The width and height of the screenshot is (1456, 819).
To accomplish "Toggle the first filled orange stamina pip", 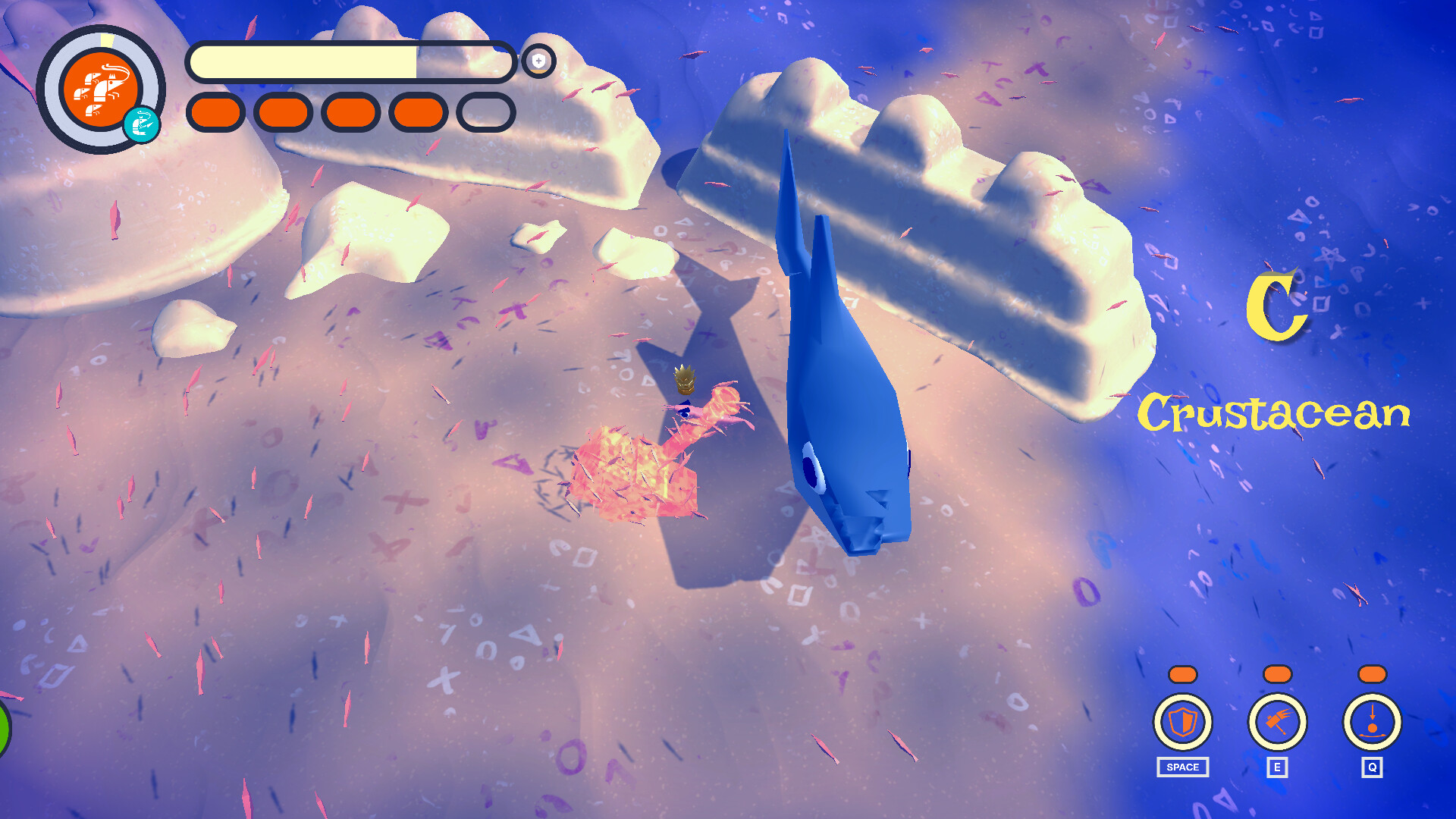I will click(x=215, y=111).
